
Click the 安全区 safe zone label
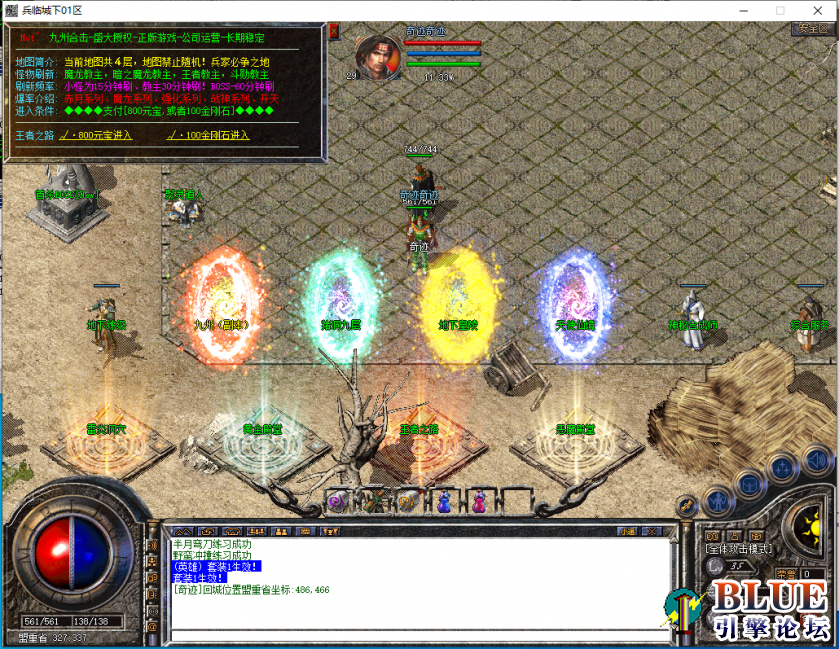coord(810,29)
